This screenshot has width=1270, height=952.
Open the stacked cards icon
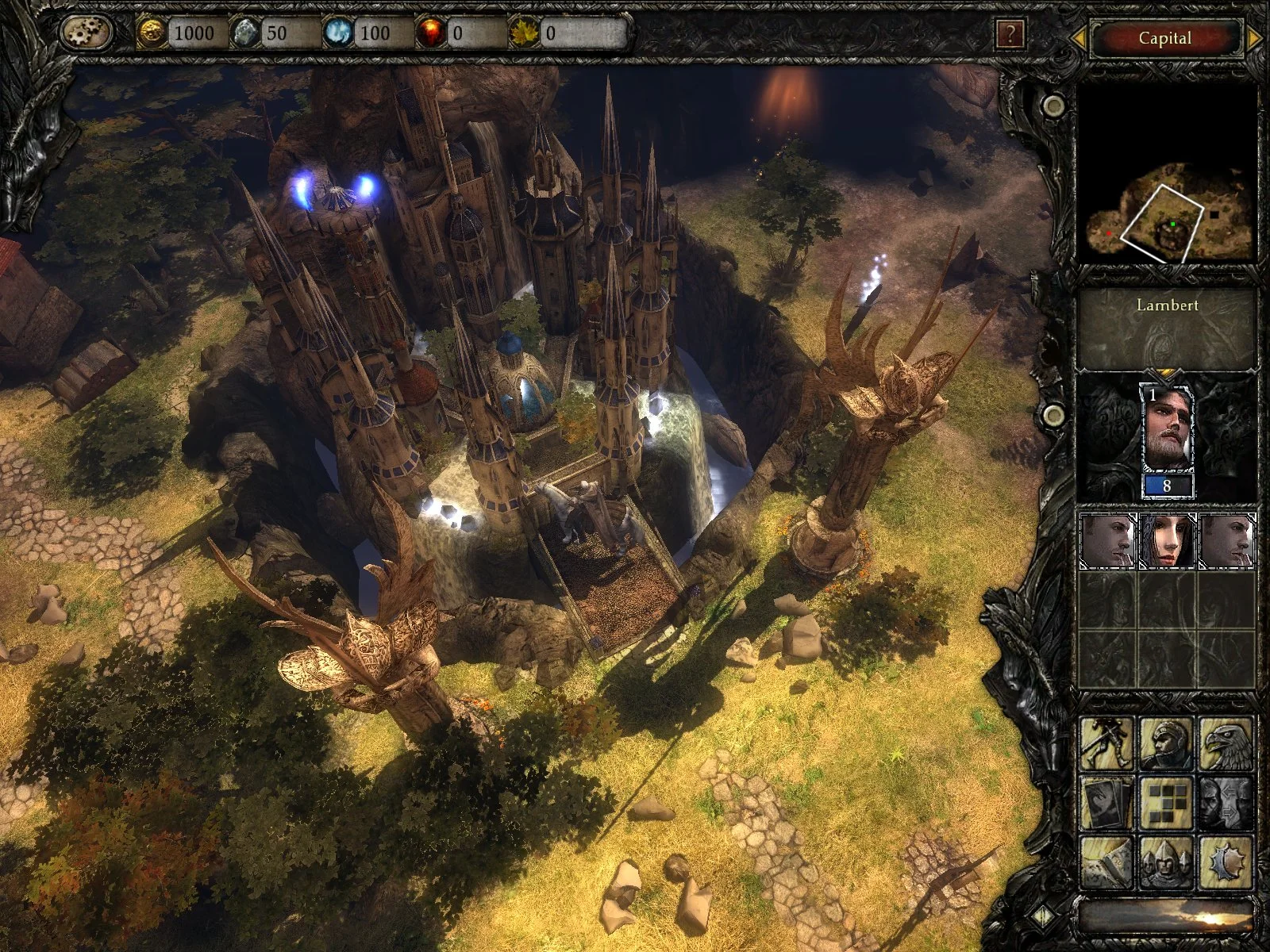click(x=1107, y=803)
